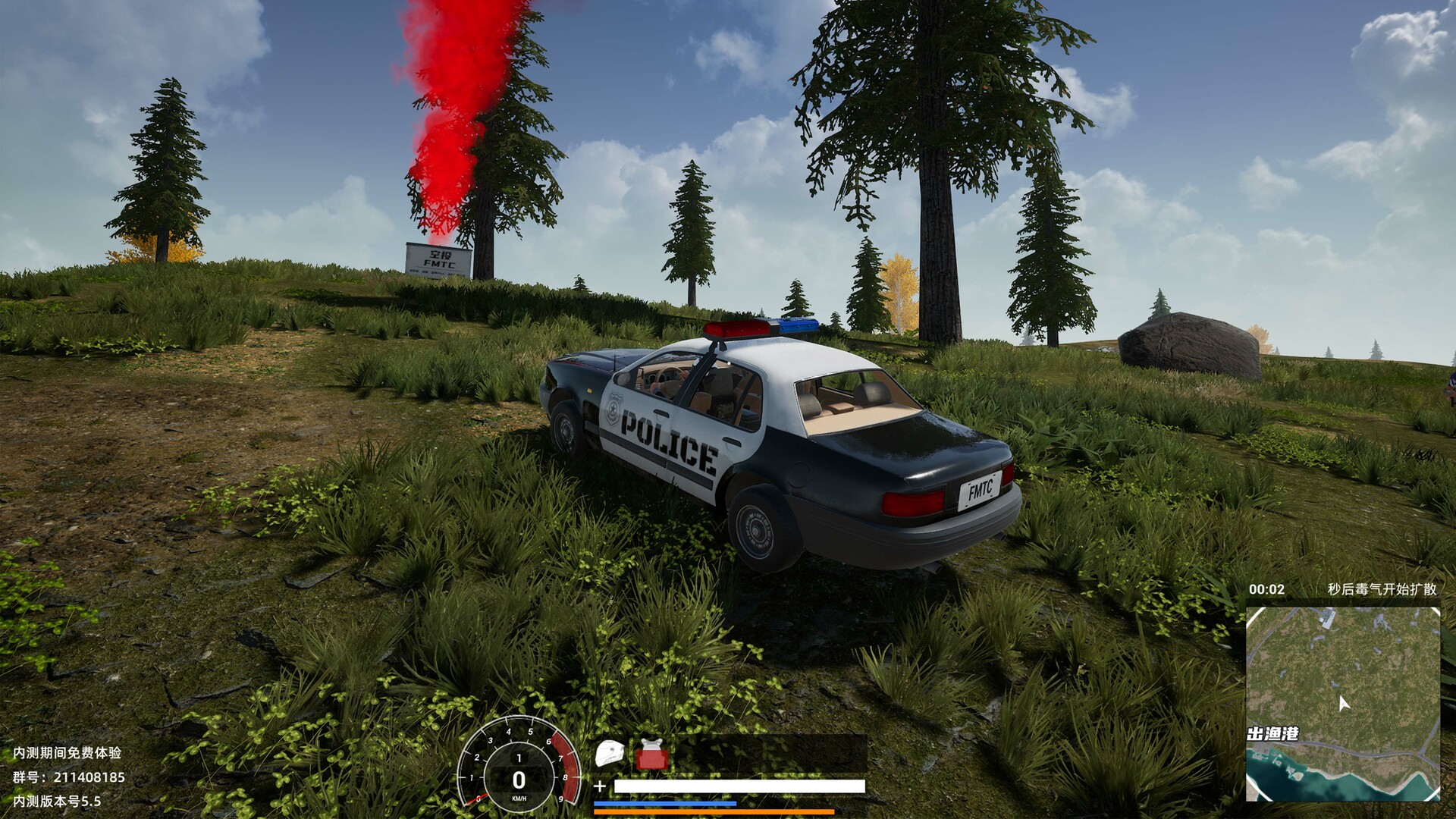Click the 内测版本号5.5 version label
Image resolution: width=1456 pixels, height=819 pixels.
pyautogui.click(x=55, y=802)
